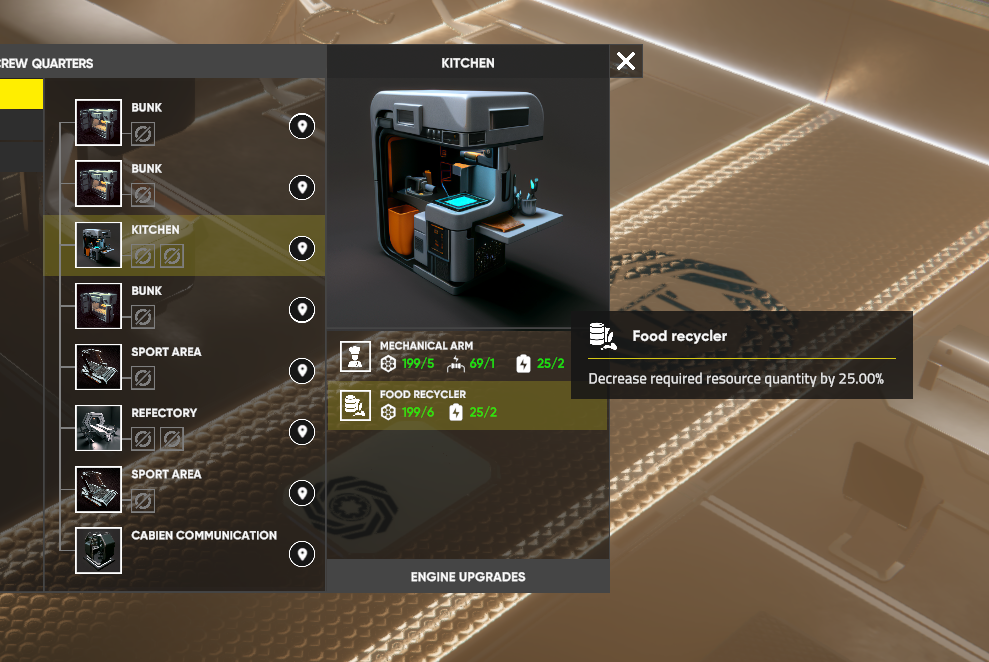This screenshot has width=989, height=662.
Task: Activate the yellow tab beside crew list
Action: (21, 94)
